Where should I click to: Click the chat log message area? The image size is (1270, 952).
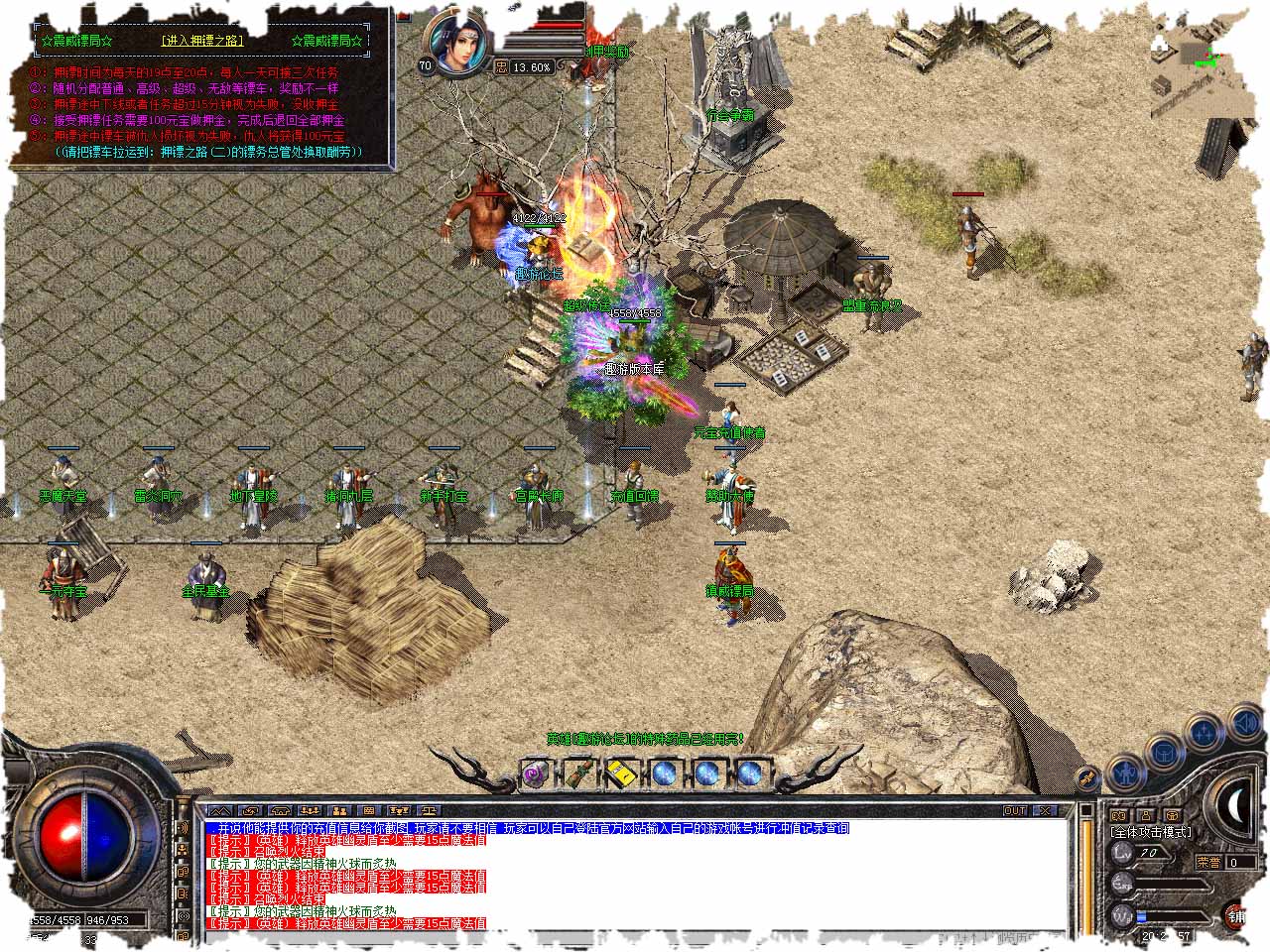635,875
